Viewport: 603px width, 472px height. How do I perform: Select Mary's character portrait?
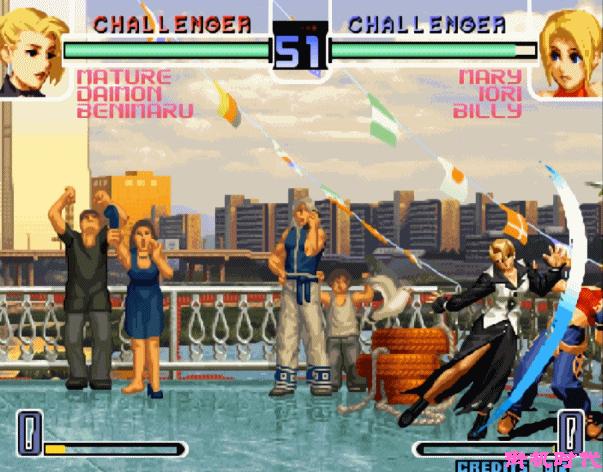tap(571, 52)
